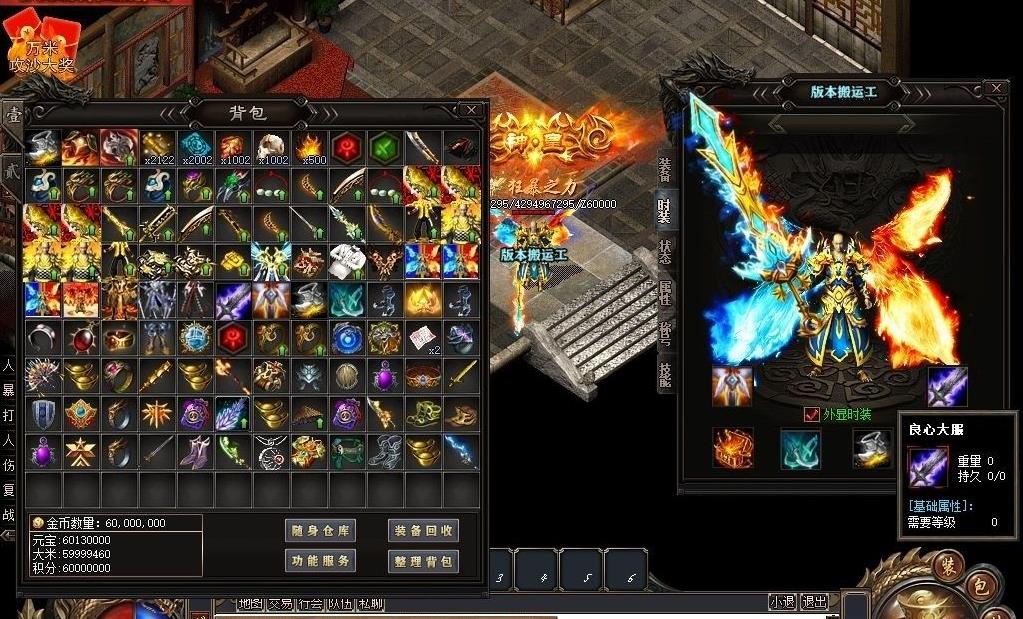This screenshot has width=1023, height=619.
Task: Open 功能服务 function services
Action: pyautogui.click(x=320, y=561)
